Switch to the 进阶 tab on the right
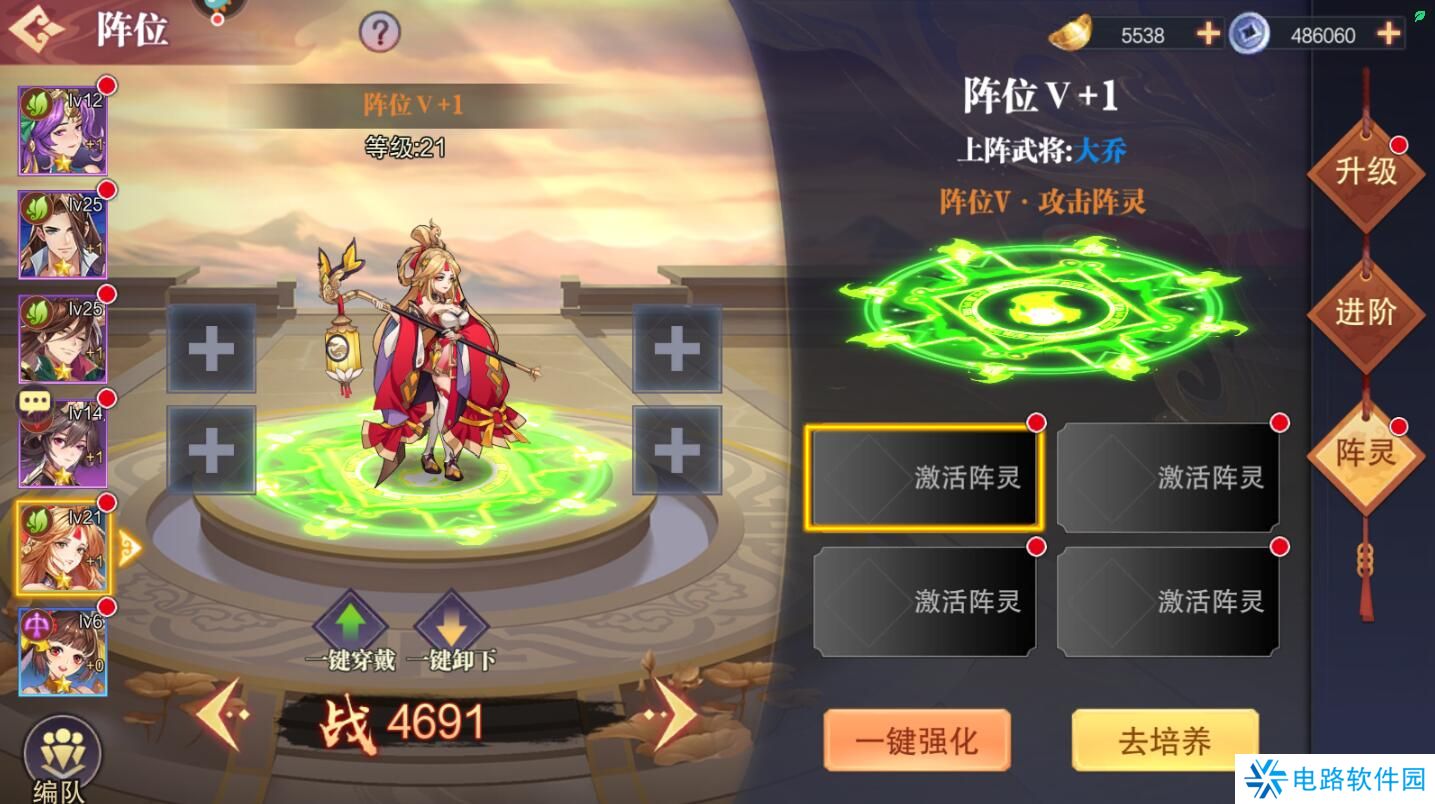Viewport: 1435px width, 804px height. (x=1366, y=312)
